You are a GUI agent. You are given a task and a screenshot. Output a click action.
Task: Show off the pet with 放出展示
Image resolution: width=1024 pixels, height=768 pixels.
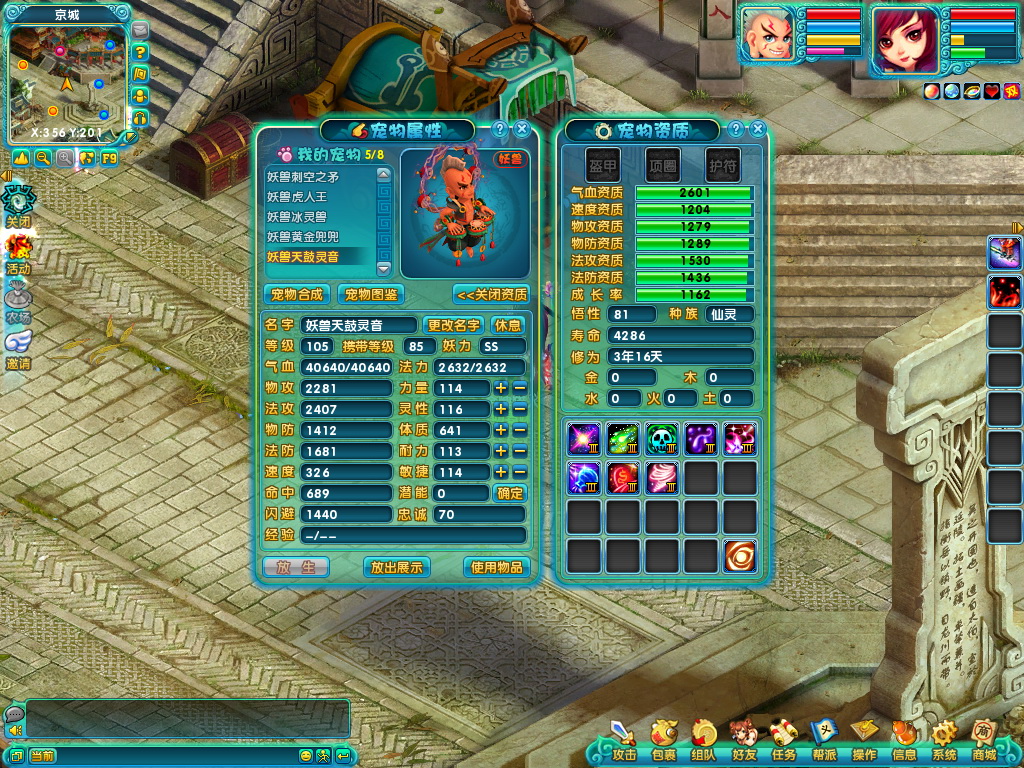pyautogui.click(x=396, y=567)
